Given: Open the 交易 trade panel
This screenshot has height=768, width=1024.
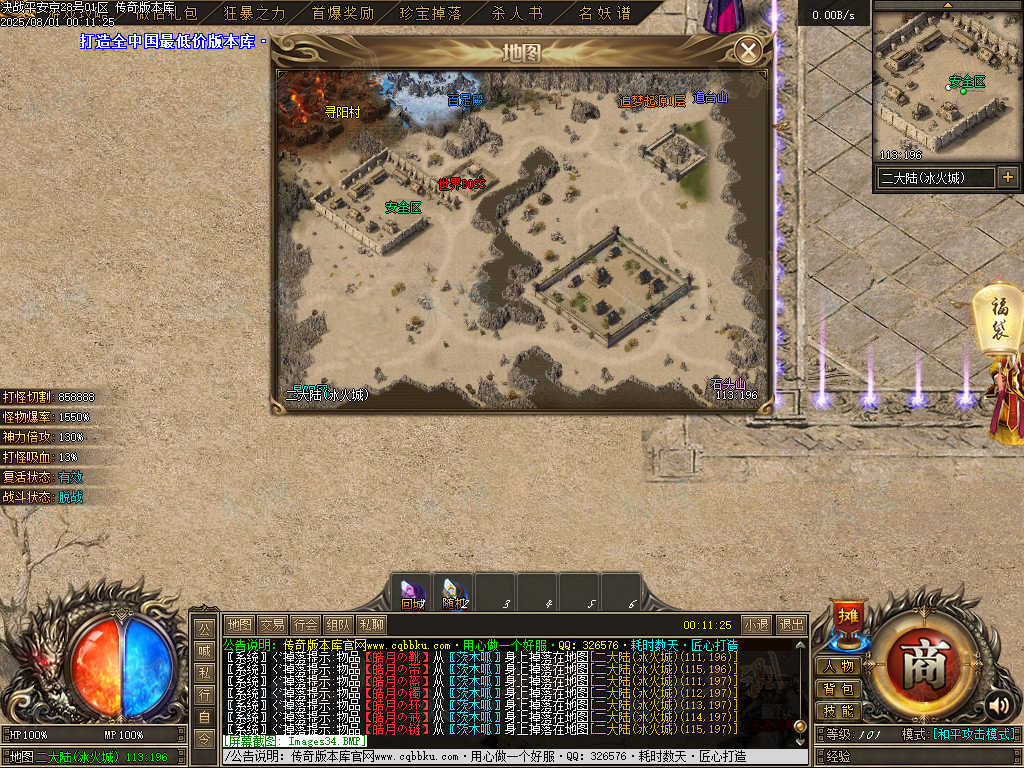Looking at the screenshot, I should tap(272, 625).
